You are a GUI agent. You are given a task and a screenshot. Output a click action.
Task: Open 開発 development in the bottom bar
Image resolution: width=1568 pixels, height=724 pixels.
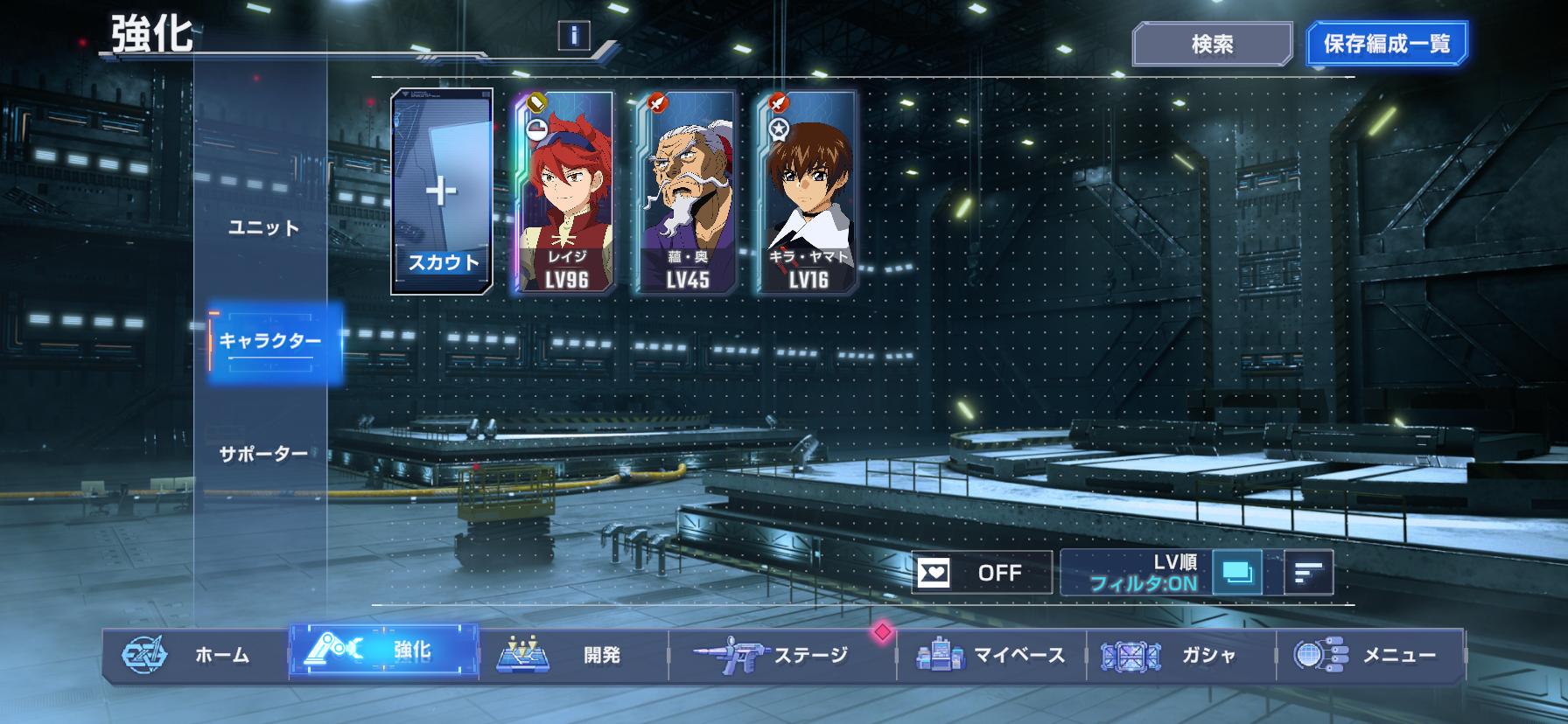pos(573,654)
